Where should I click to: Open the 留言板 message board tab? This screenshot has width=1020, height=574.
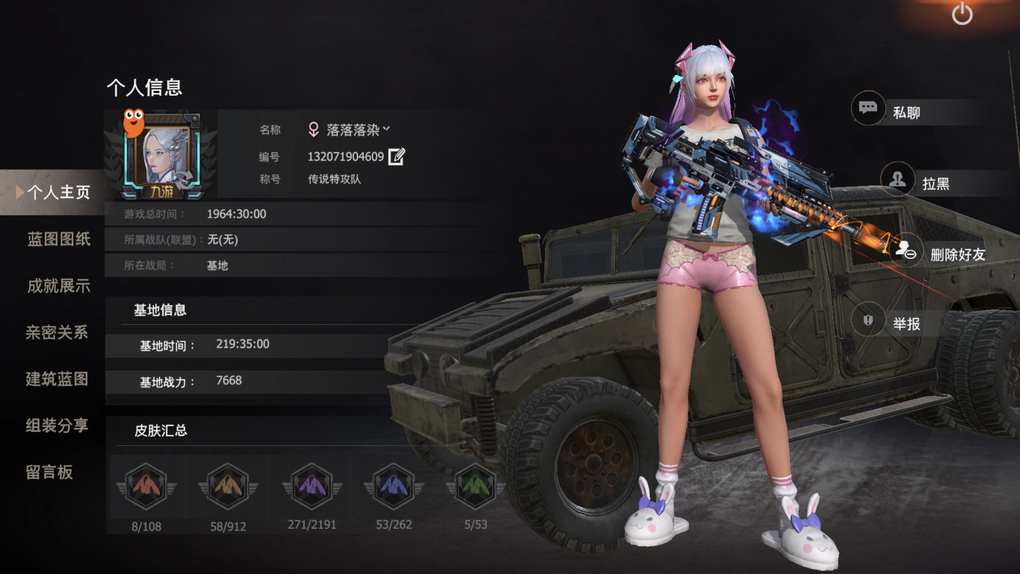(50, 472)
